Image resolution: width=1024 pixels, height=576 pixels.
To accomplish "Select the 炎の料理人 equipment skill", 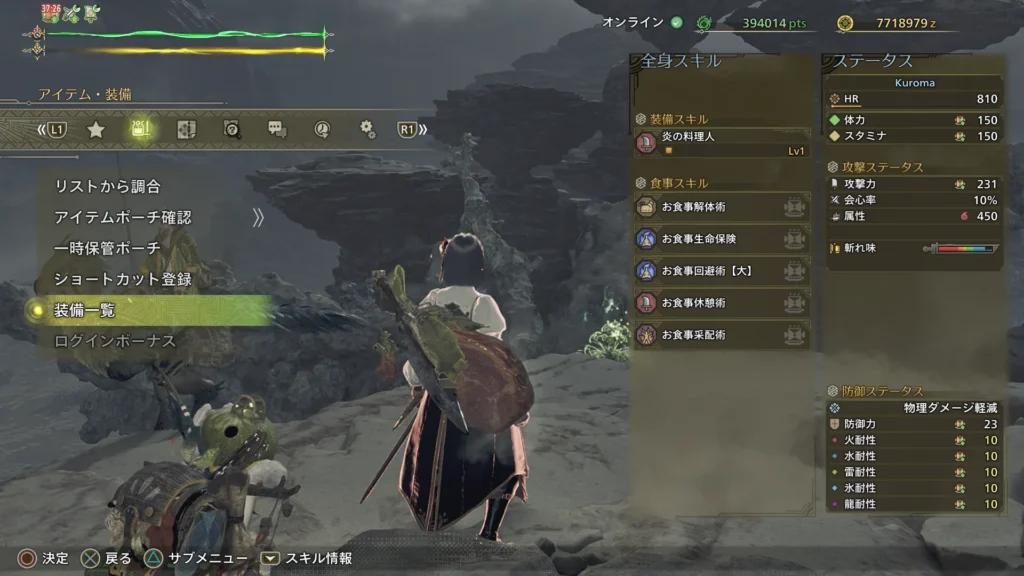I will point(722,143).
